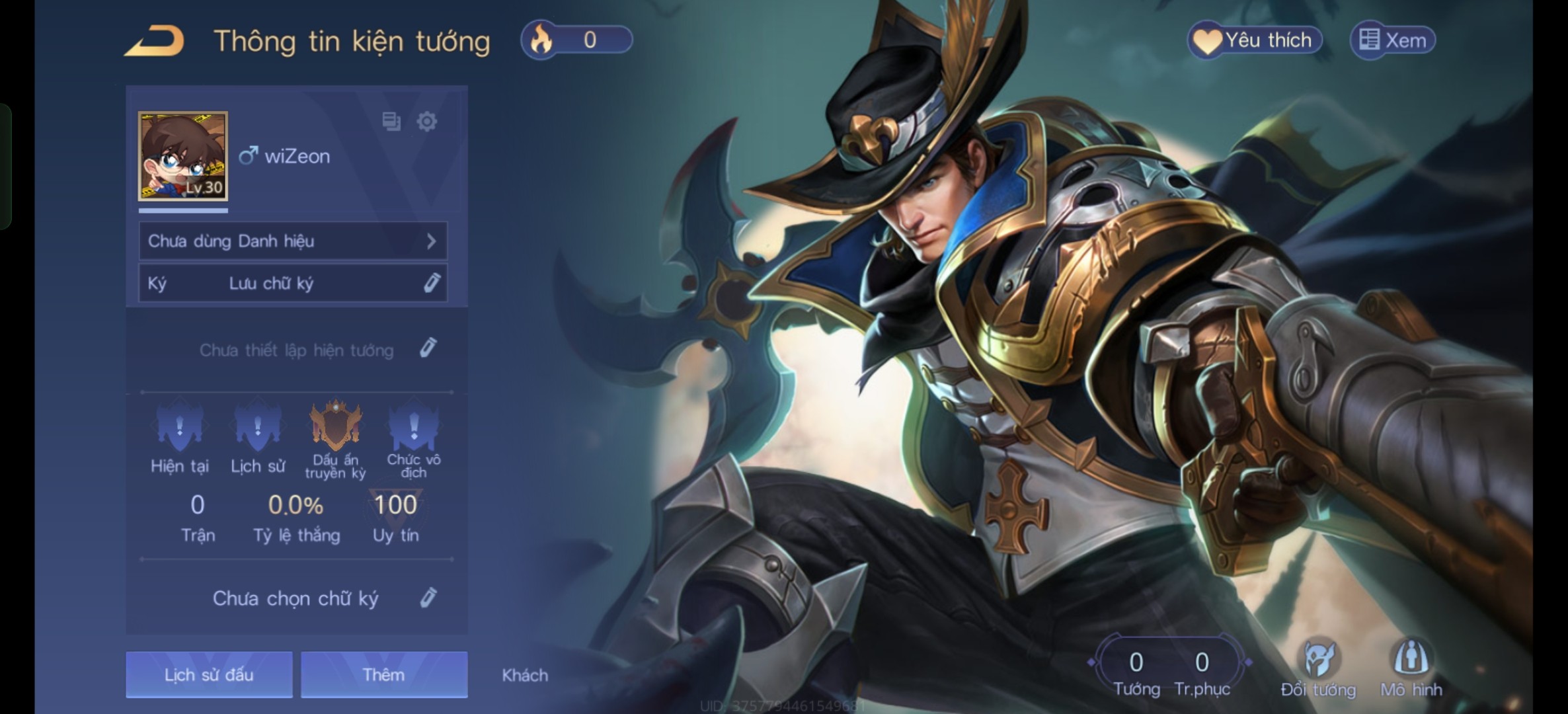The width and height of the screenshot is (1568, 714).
Task: Edit the Chưa chọn chữ ký entry
Action: [428, 598]
